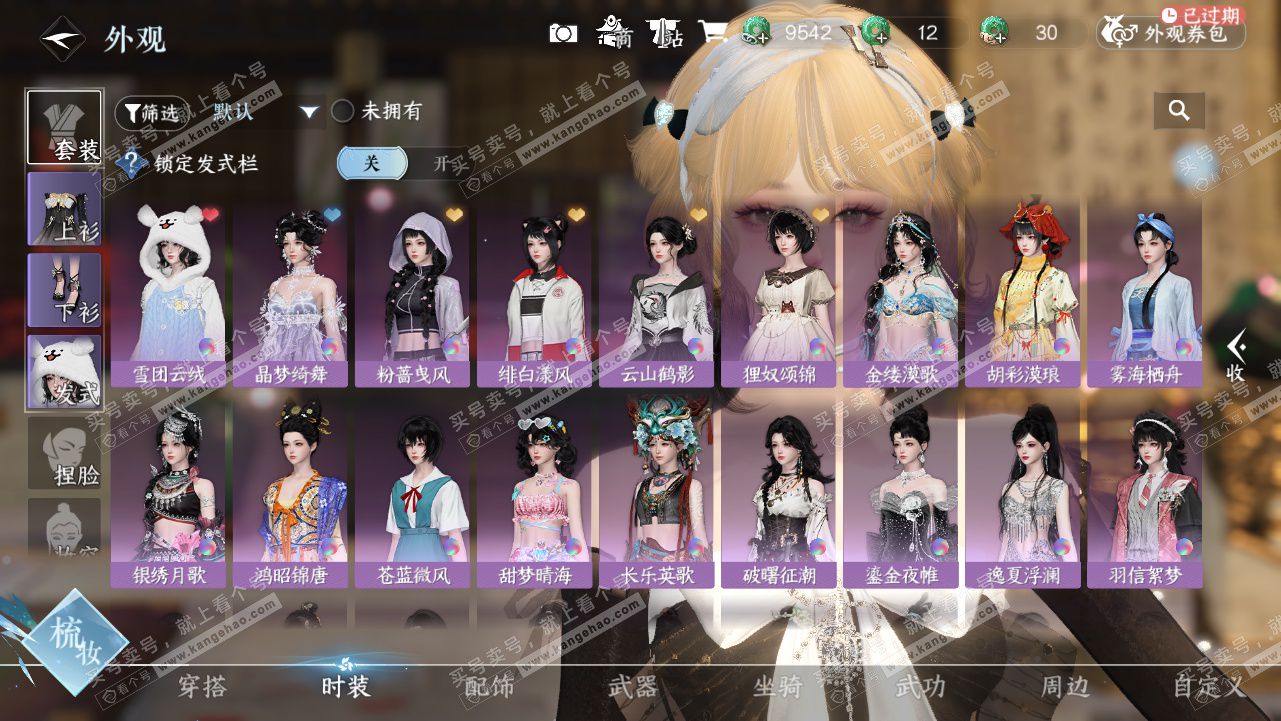1281x721 pixels.
Task: Go to the 坐骑 mounts tab
Action: click(777, 687)
